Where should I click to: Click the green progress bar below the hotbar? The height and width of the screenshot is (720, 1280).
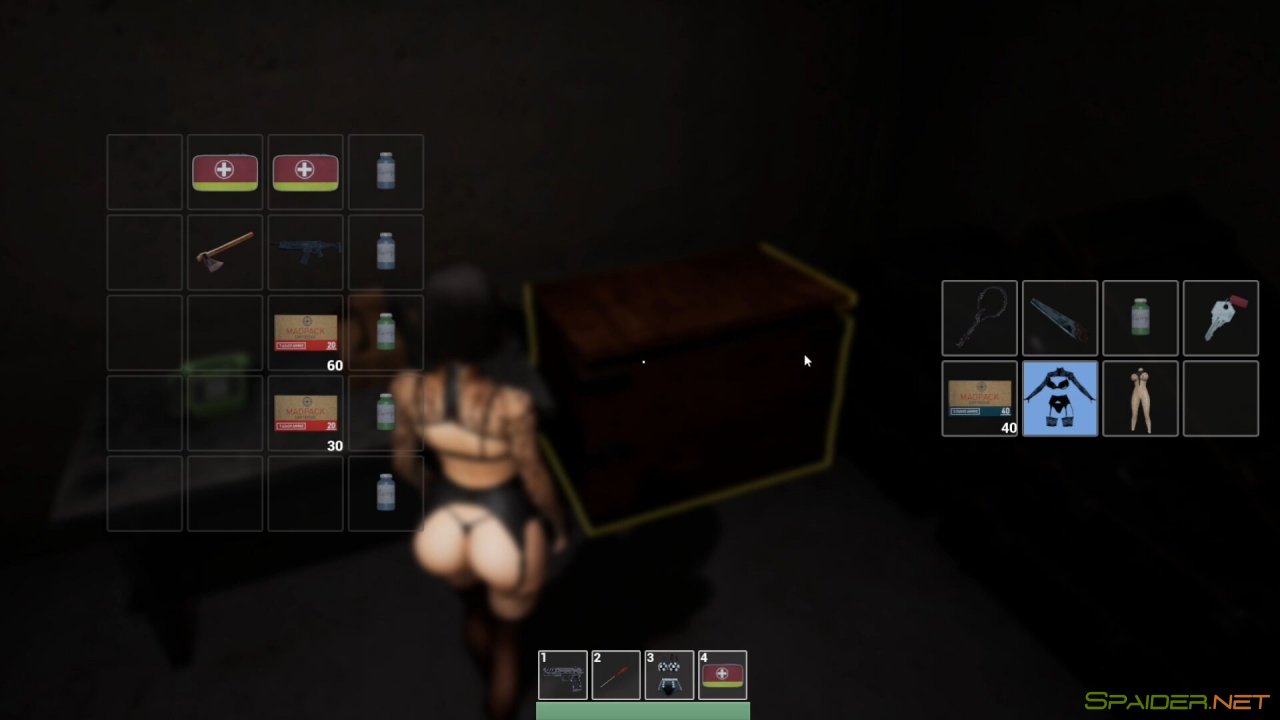(x=643, y=712)
